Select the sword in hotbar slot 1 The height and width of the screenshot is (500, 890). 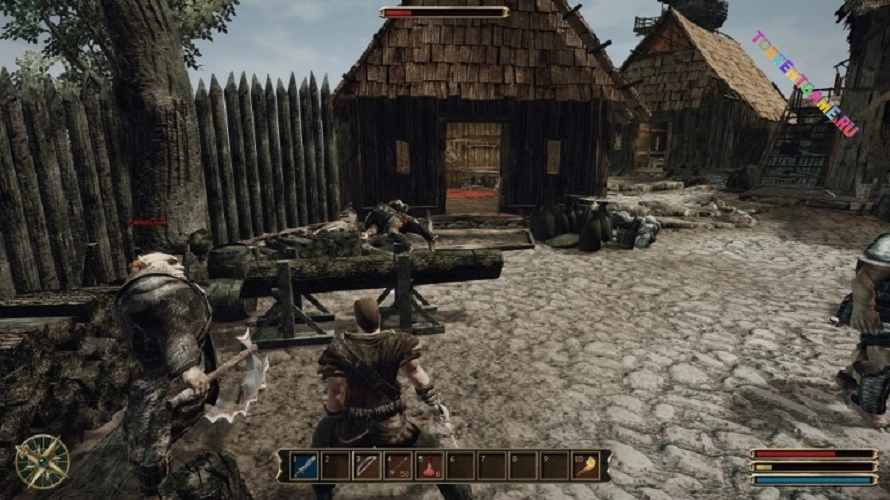[x=304, y=466]
